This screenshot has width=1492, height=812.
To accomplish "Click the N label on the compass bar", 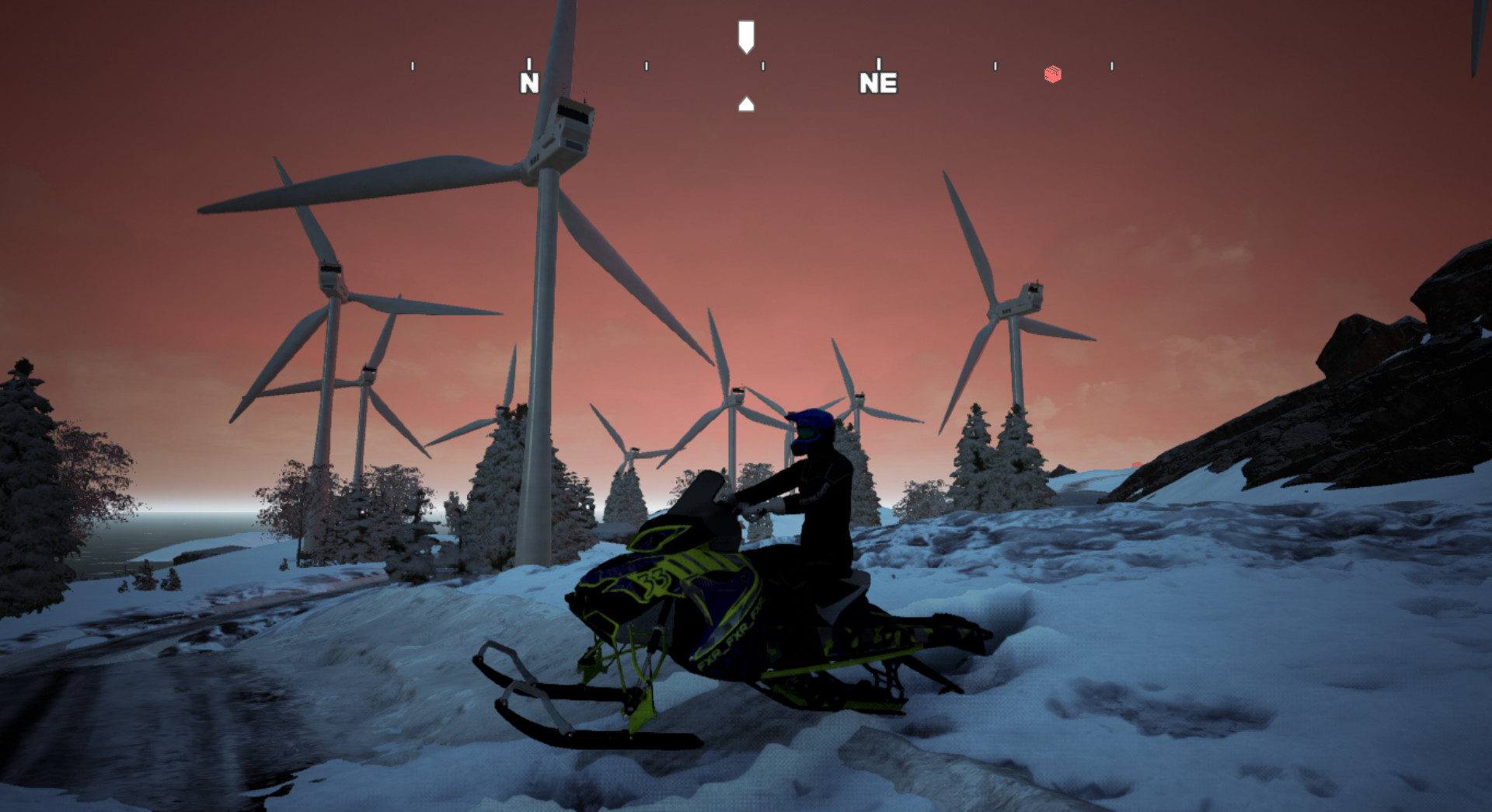I will (x=529, y=81).
